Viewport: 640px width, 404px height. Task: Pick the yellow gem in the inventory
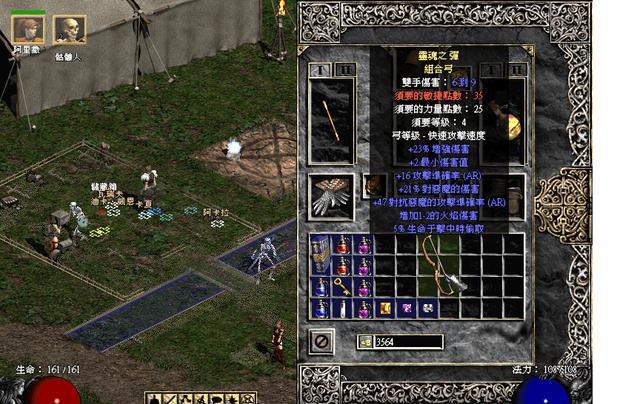tap(385, 308)
